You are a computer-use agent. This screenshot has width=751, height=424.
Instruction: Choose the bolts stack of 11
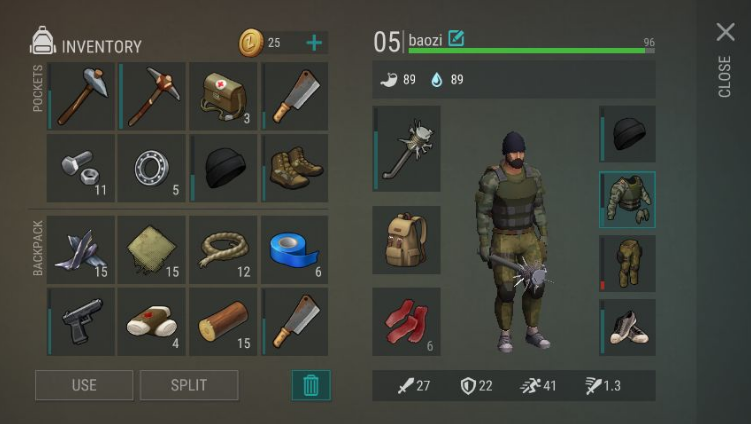[80, 168]
